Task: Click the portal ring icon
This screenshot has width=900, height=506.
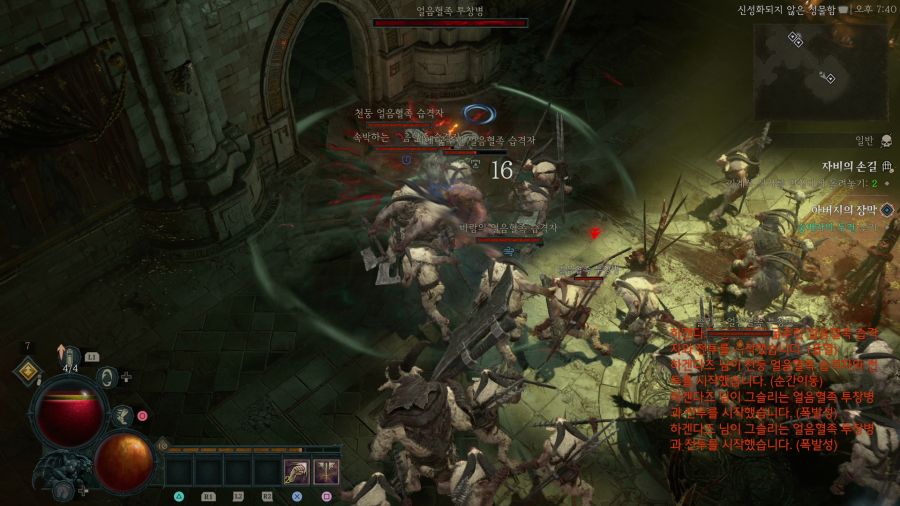Action: point(108,377)
